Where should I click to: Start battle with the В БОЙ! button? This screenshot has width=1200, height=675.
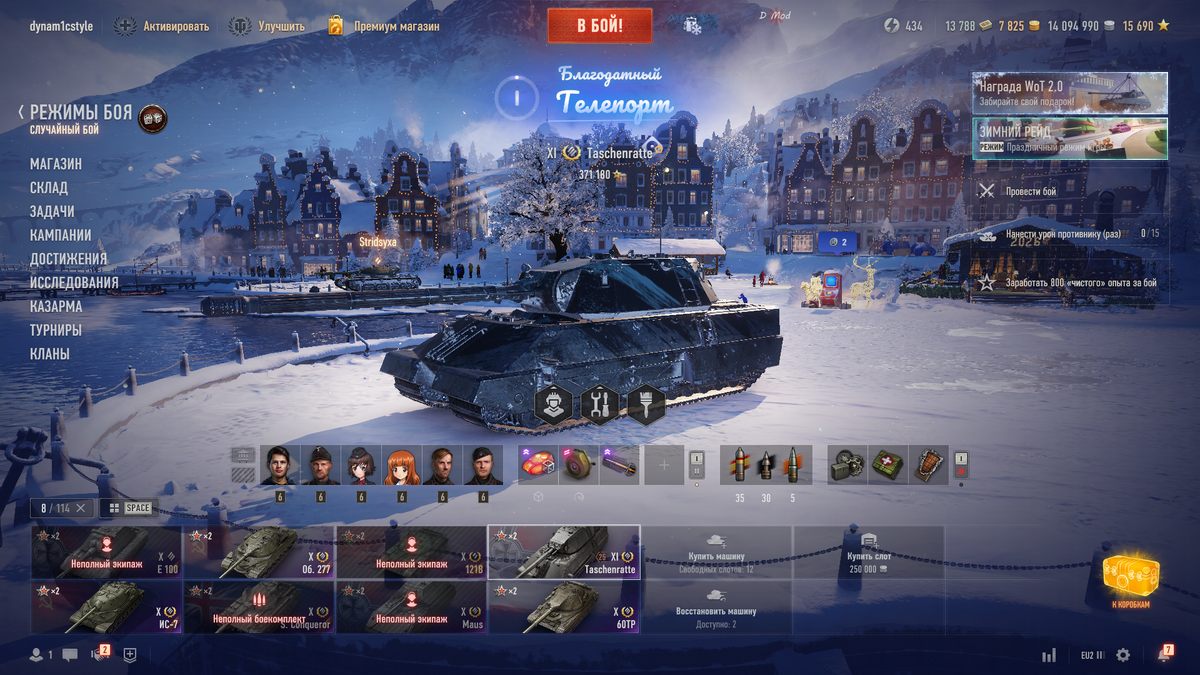[x=599, y=26]
